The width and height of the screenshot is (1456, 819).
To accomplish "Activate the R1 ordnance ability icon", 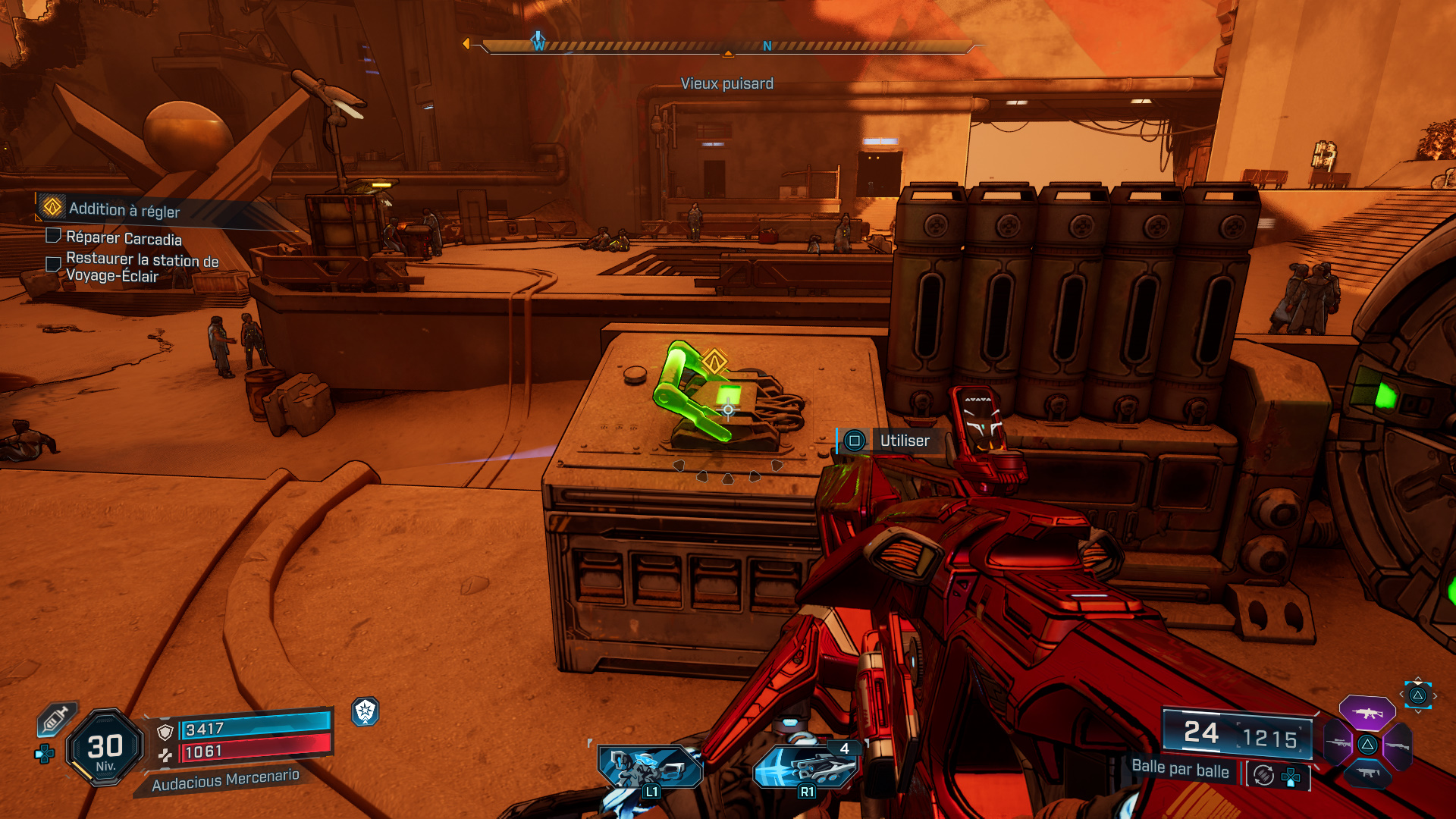I will point(806,767).
